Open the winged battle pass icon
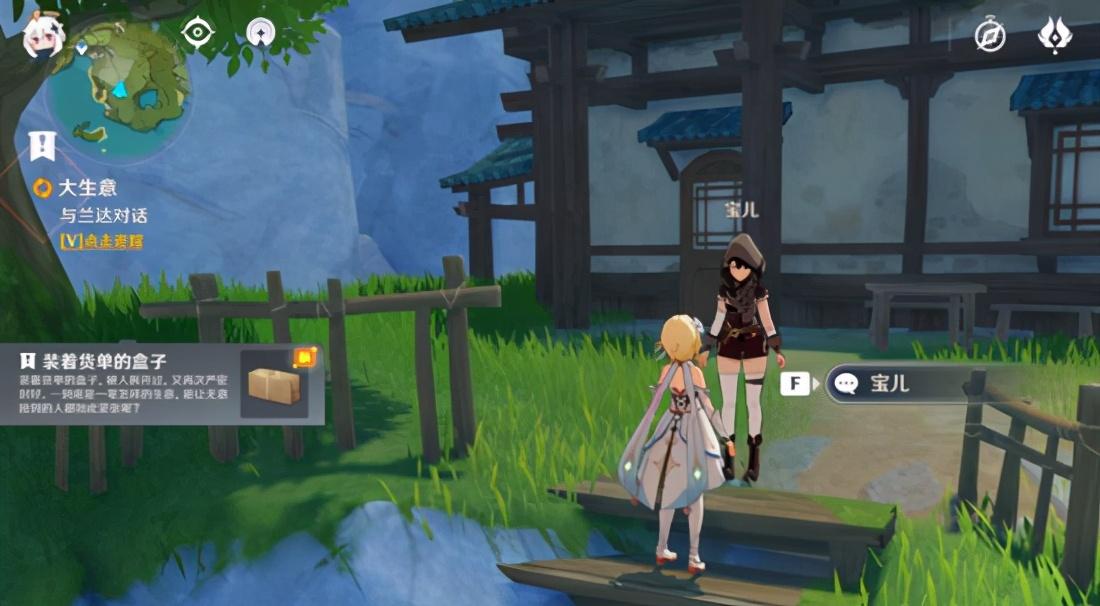1100x606 pixels. (x=1054, y=35)
